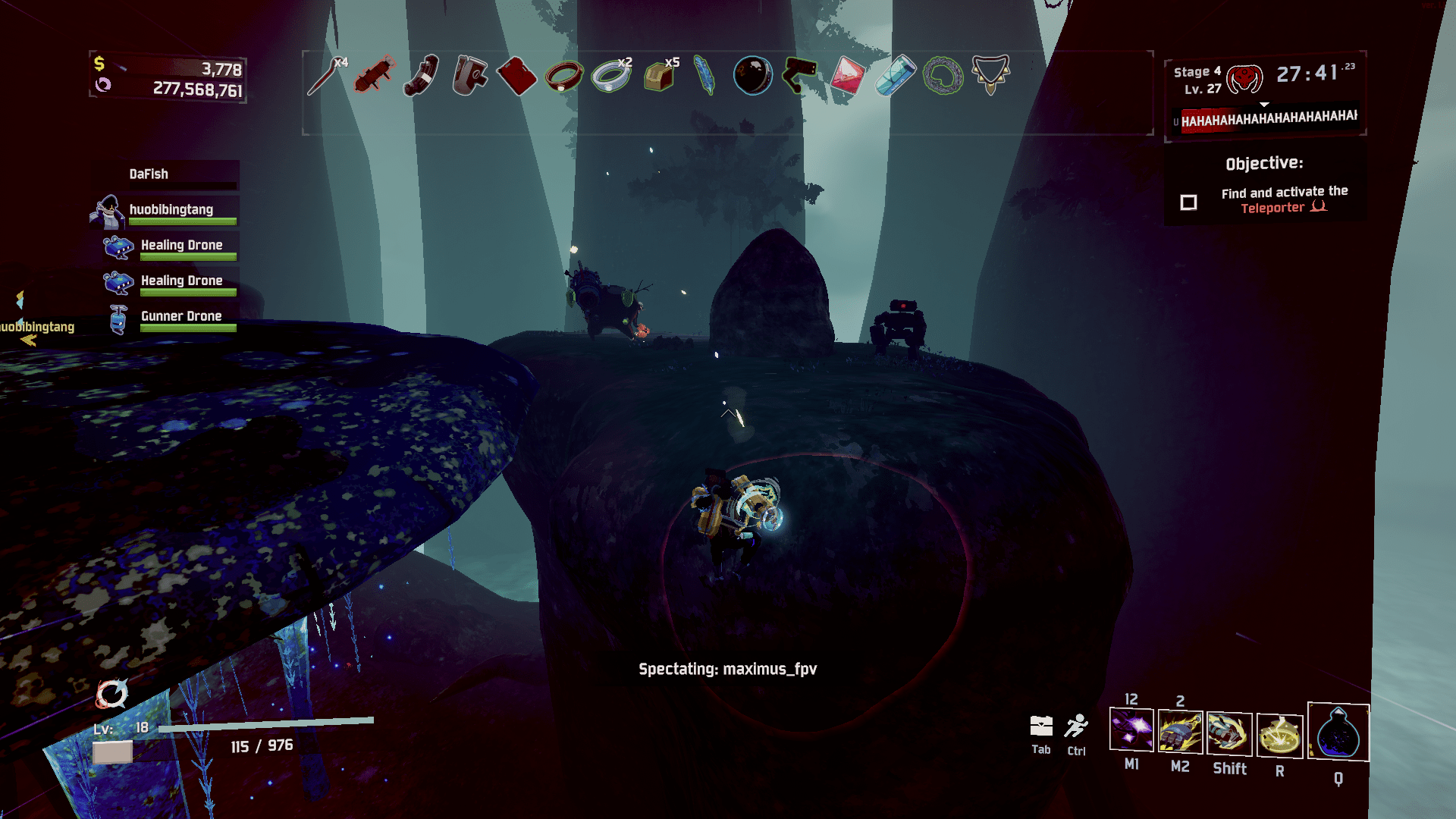Click the red Teleporter link text
The width and height of the screenshot is (1456, 819).
(1272, 208)
